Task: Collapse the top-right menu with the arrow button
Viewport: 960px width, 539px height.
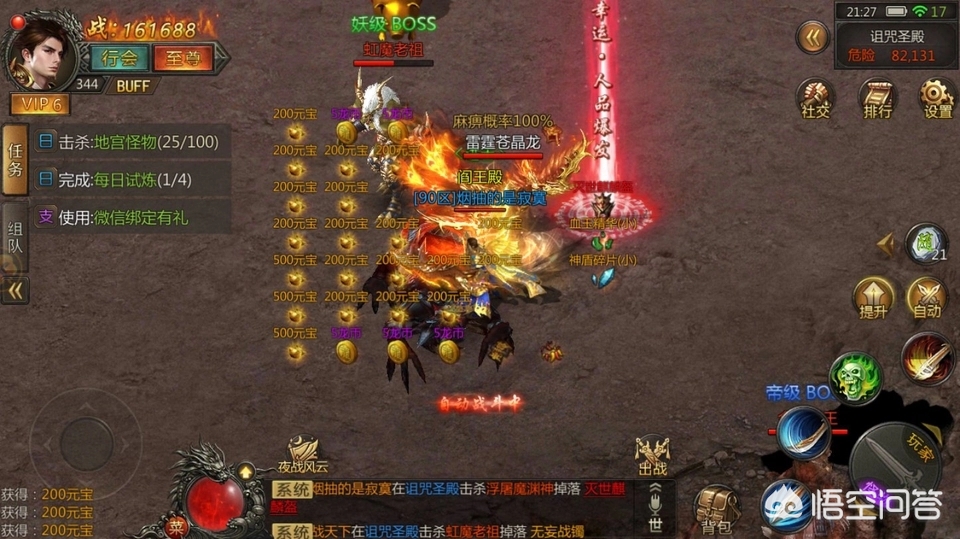Action: click(813, 38)
